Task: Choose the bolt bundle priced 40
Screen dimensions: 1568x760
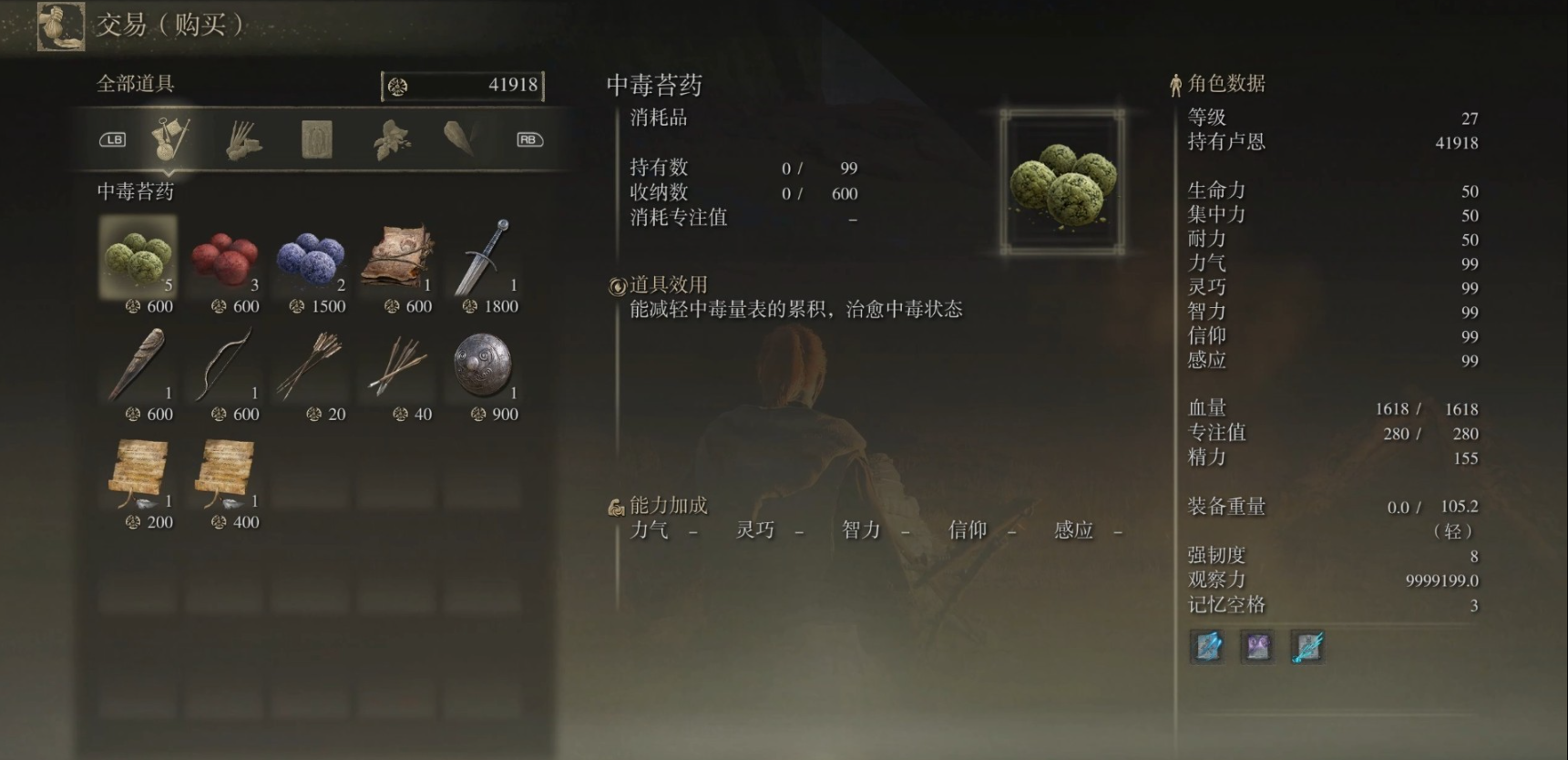Action: (x=396, y=366)
